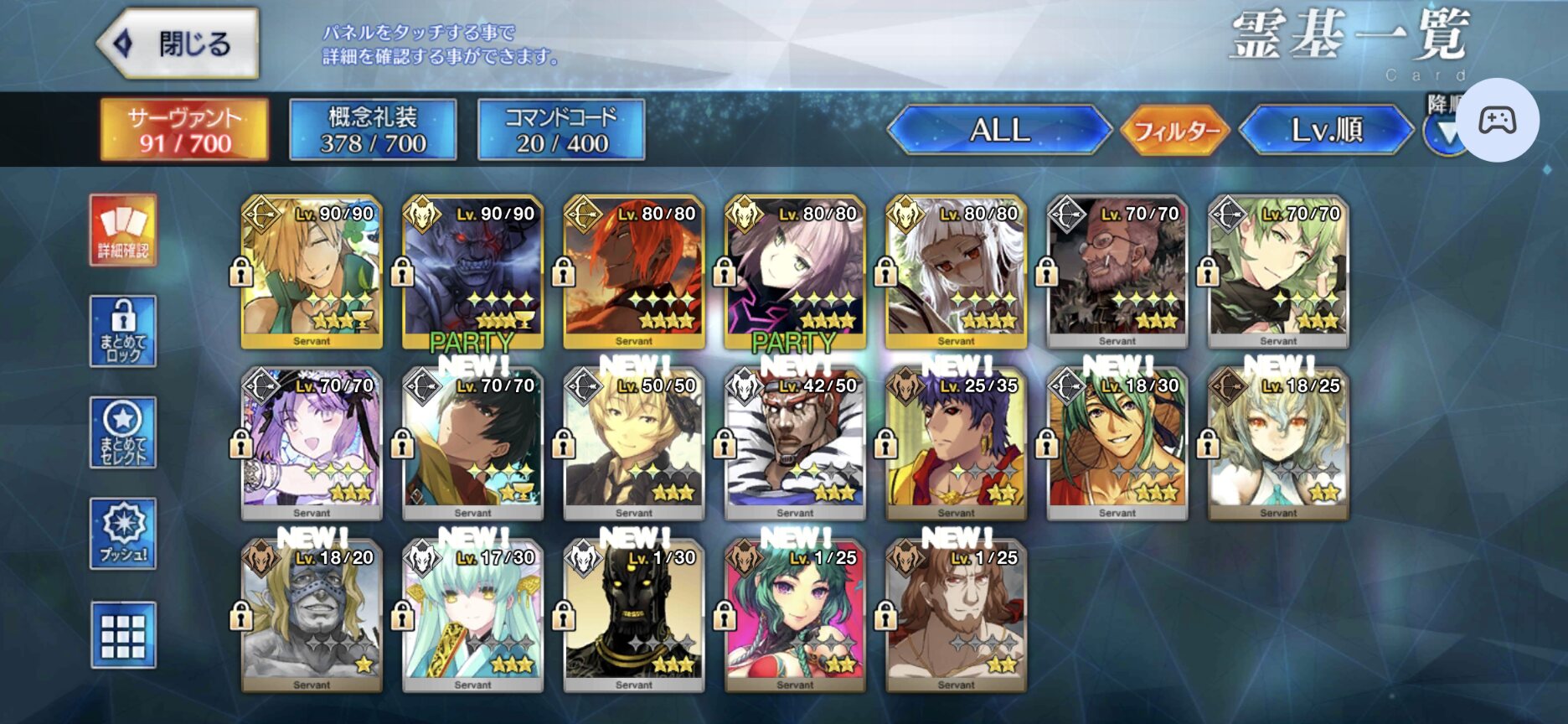Select the ALL class filter button
This screenshot has height=724, width=1568.
tap(999, 130)
